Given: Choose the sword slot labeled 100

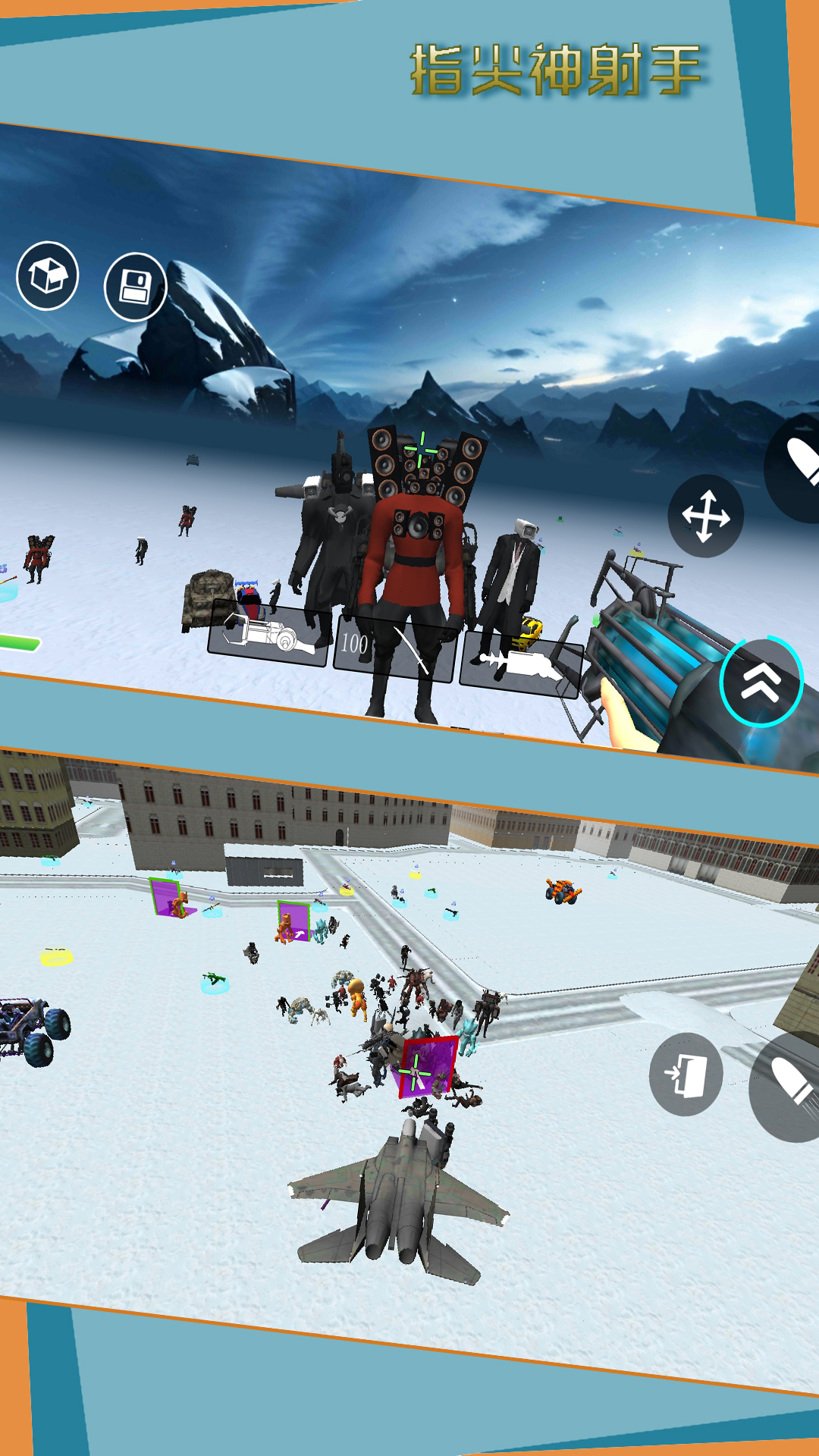Looking at the screenshot, I should click(x=394, y=650).
